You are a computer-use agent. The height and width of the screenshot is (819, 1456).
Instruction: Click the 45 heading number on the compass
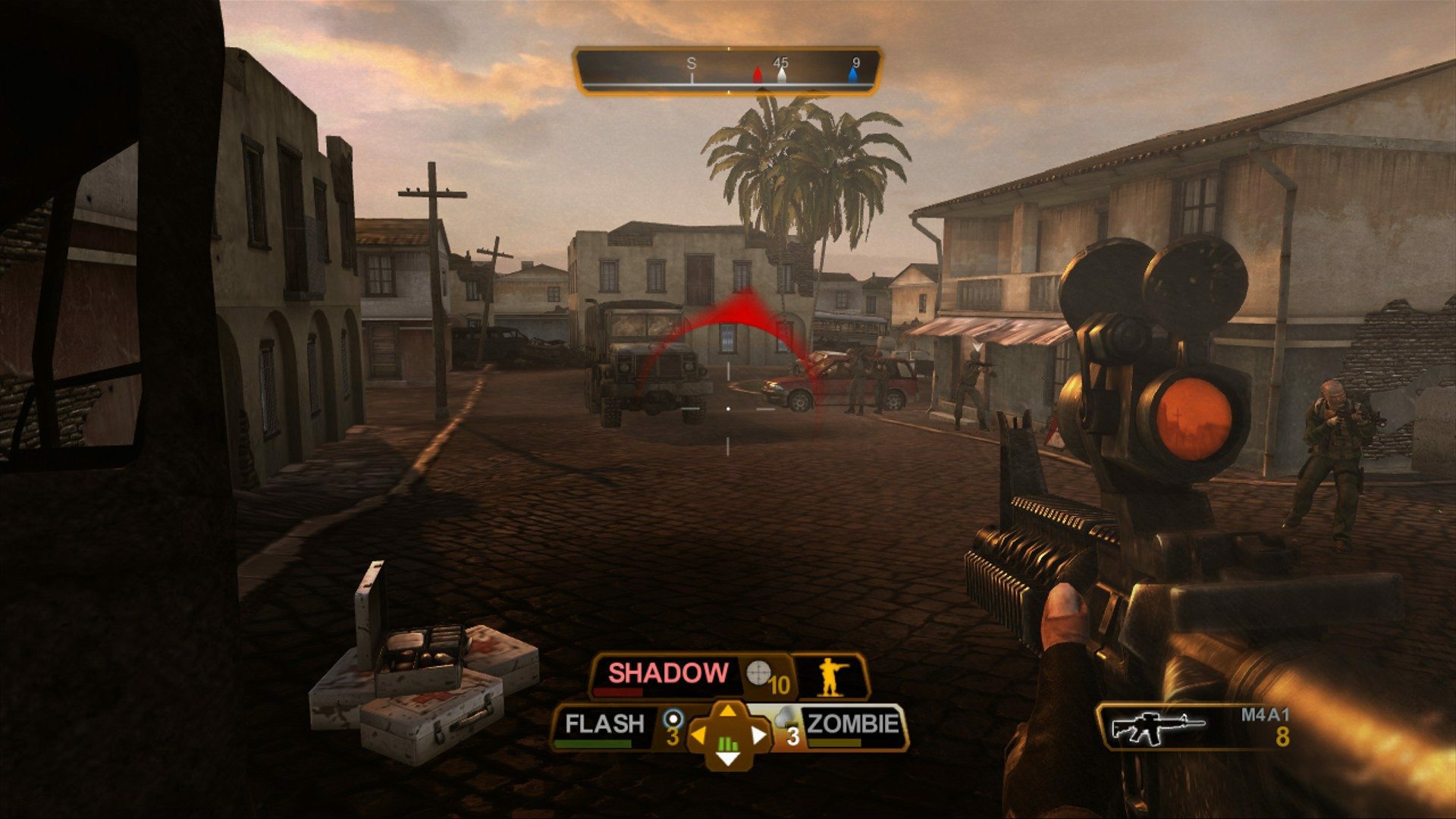[x=781, y=62]
